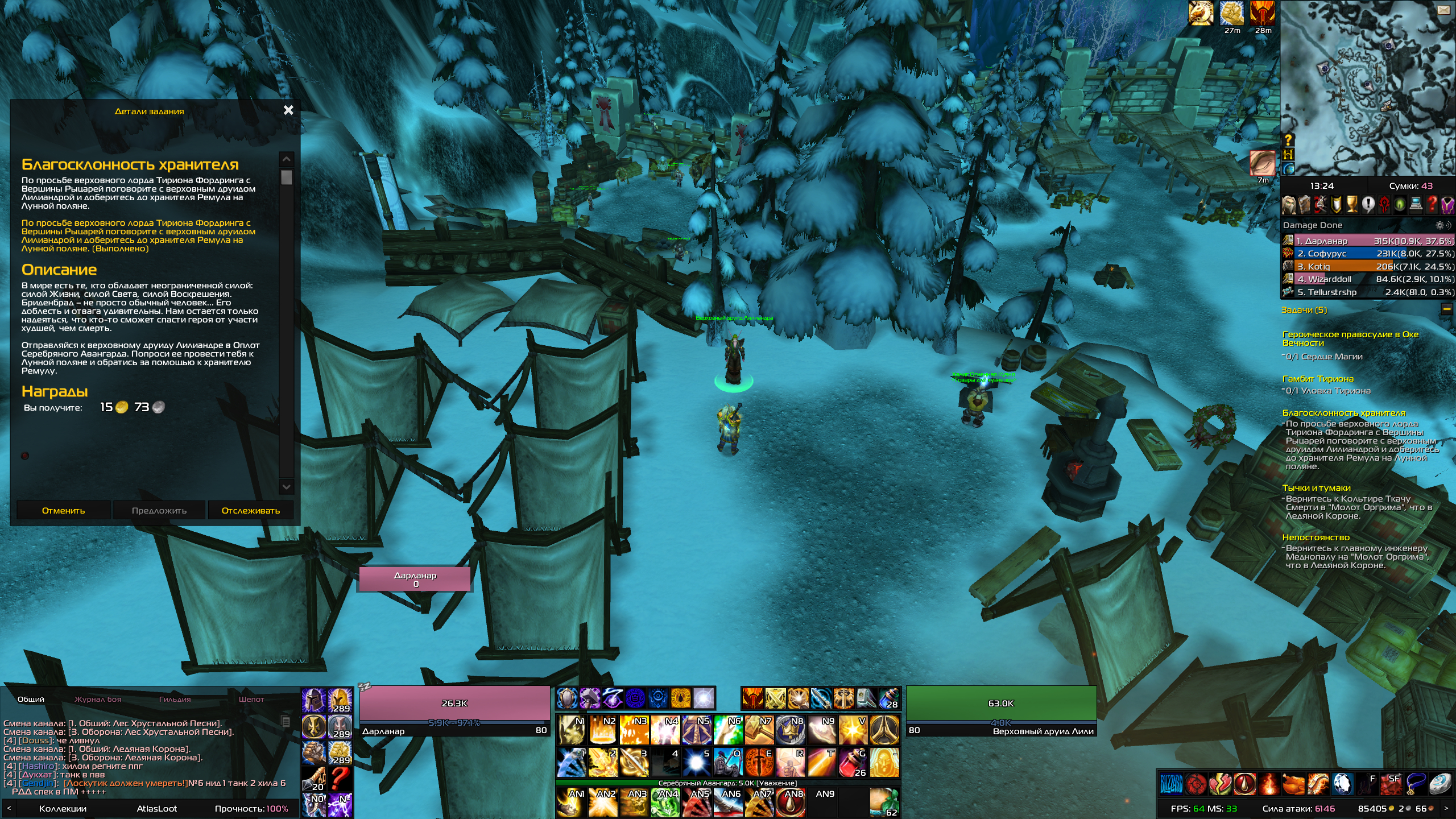Select the Общий chat tab
Screen dimensions: 1456x819
coord(31,699)
